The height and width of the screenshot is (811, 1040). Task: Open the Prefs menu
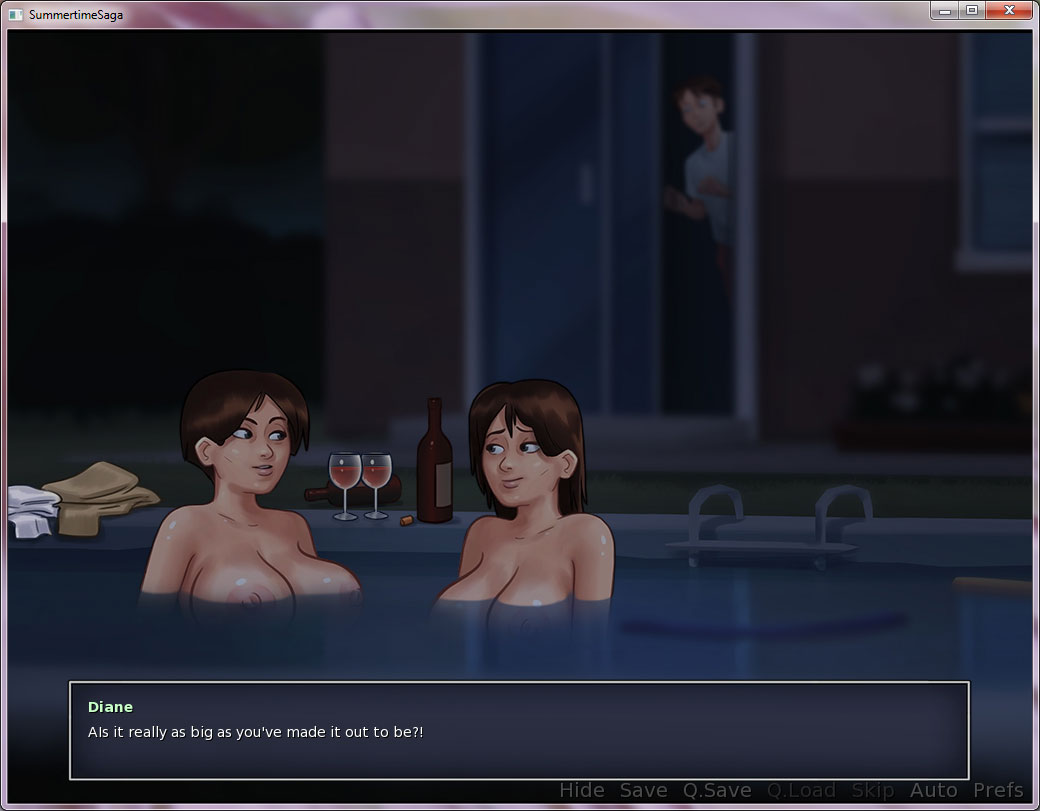pyautogui.click(x=998, y=791)
